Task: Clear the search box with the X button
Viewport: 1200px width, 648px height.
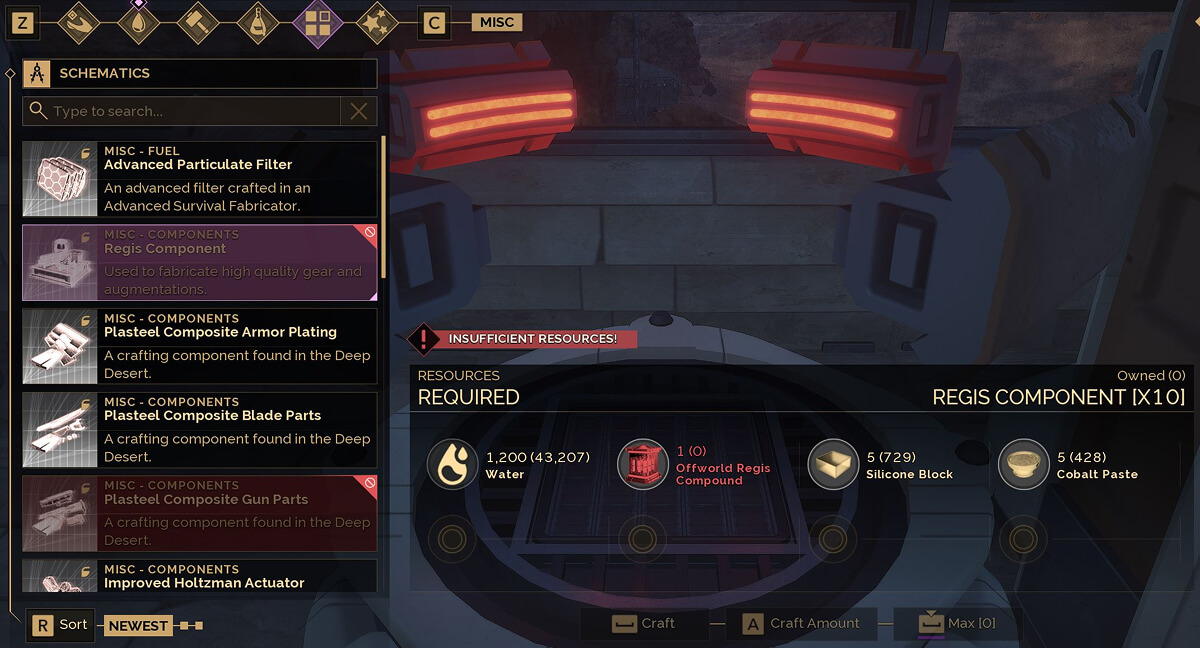Action: tap(359, 111)
